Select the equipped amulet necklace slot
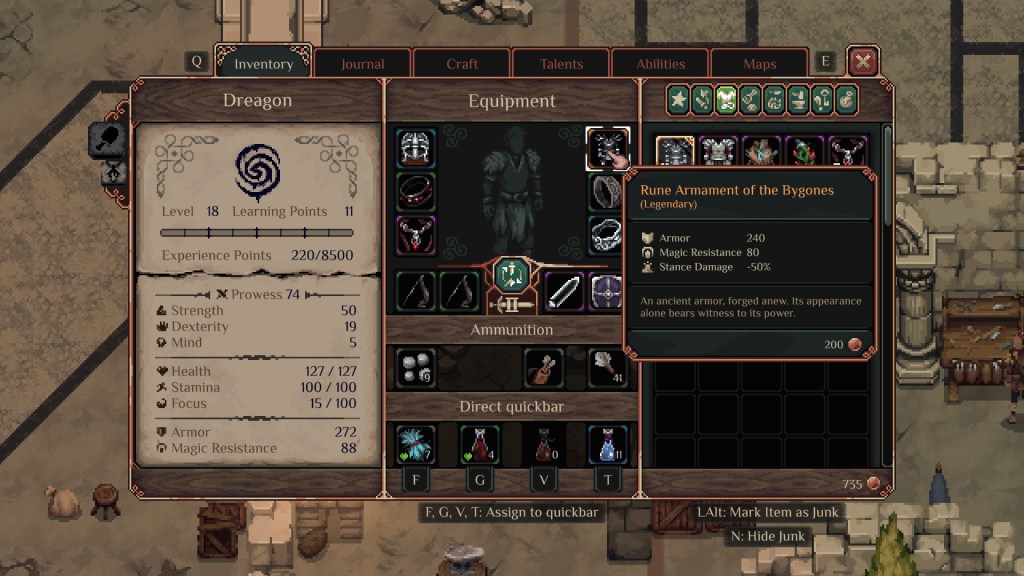This screenshot has width=1024, height=576. pos(415,235)
